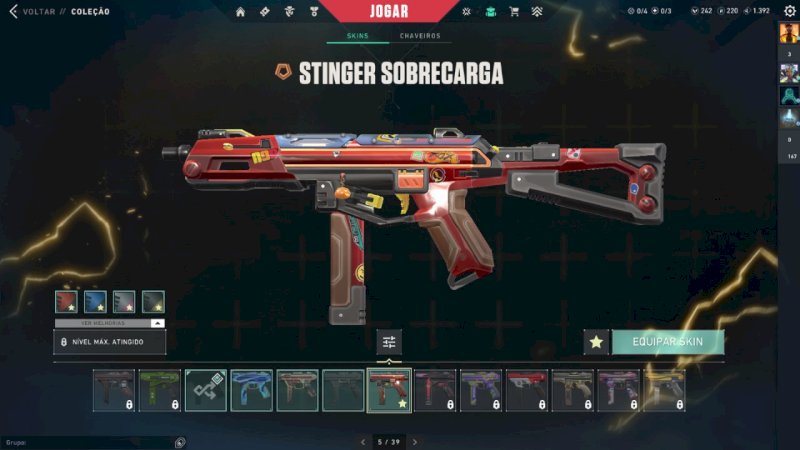This screenshot has width=800, height=450.
Task: Open the store shopping cart icon
Action: pyautogui.click(x=514, y=12)
